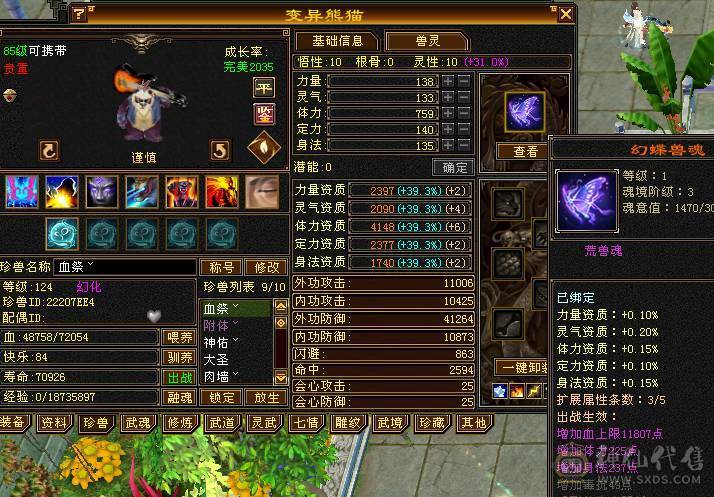The width and height of the screenshot is (714, 497).
Task: Click the 融魂 button
Action: coord(178,397)
